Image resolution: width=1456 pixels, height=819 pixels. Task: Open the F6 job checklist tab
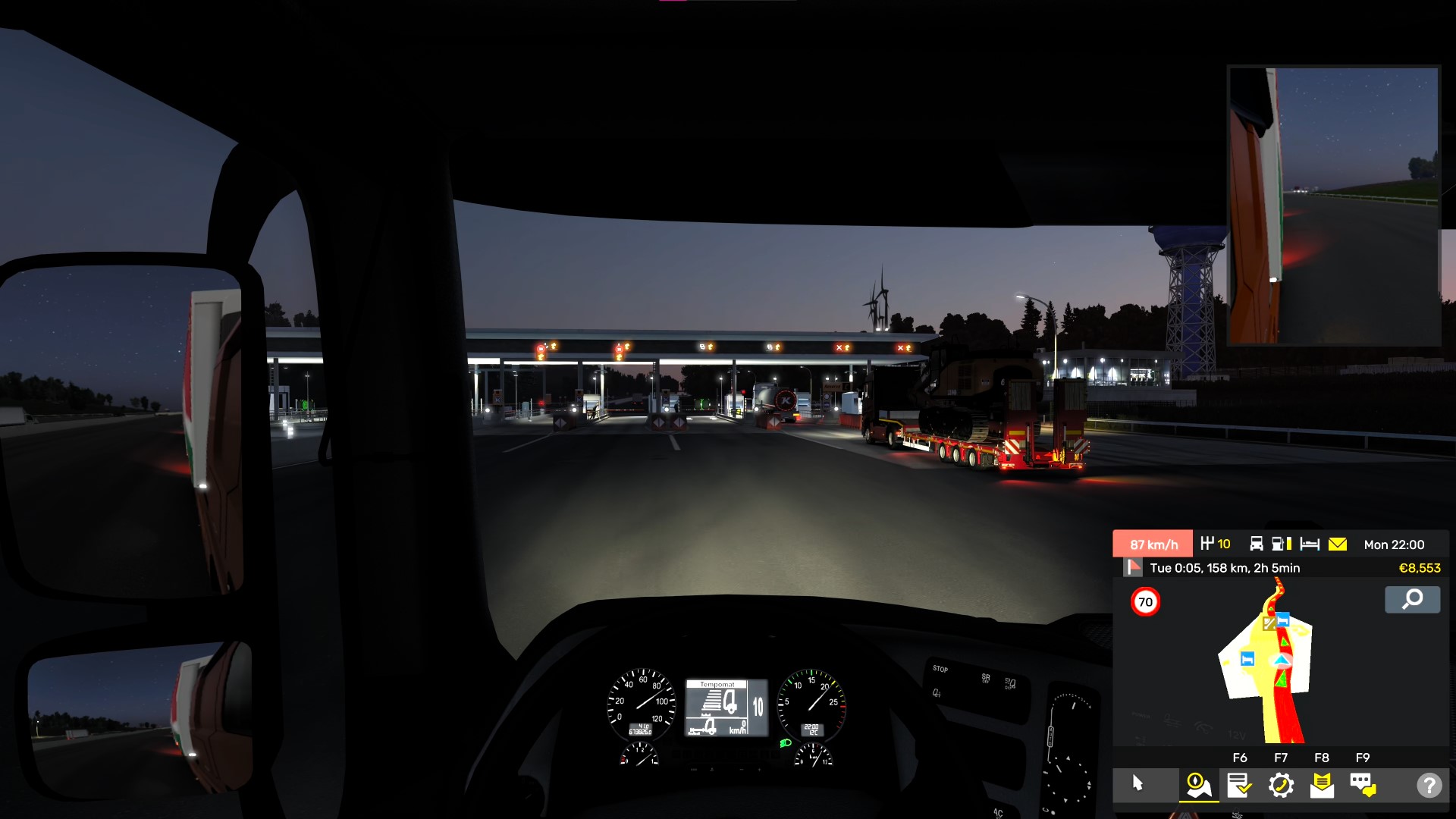click(1239, 785)
